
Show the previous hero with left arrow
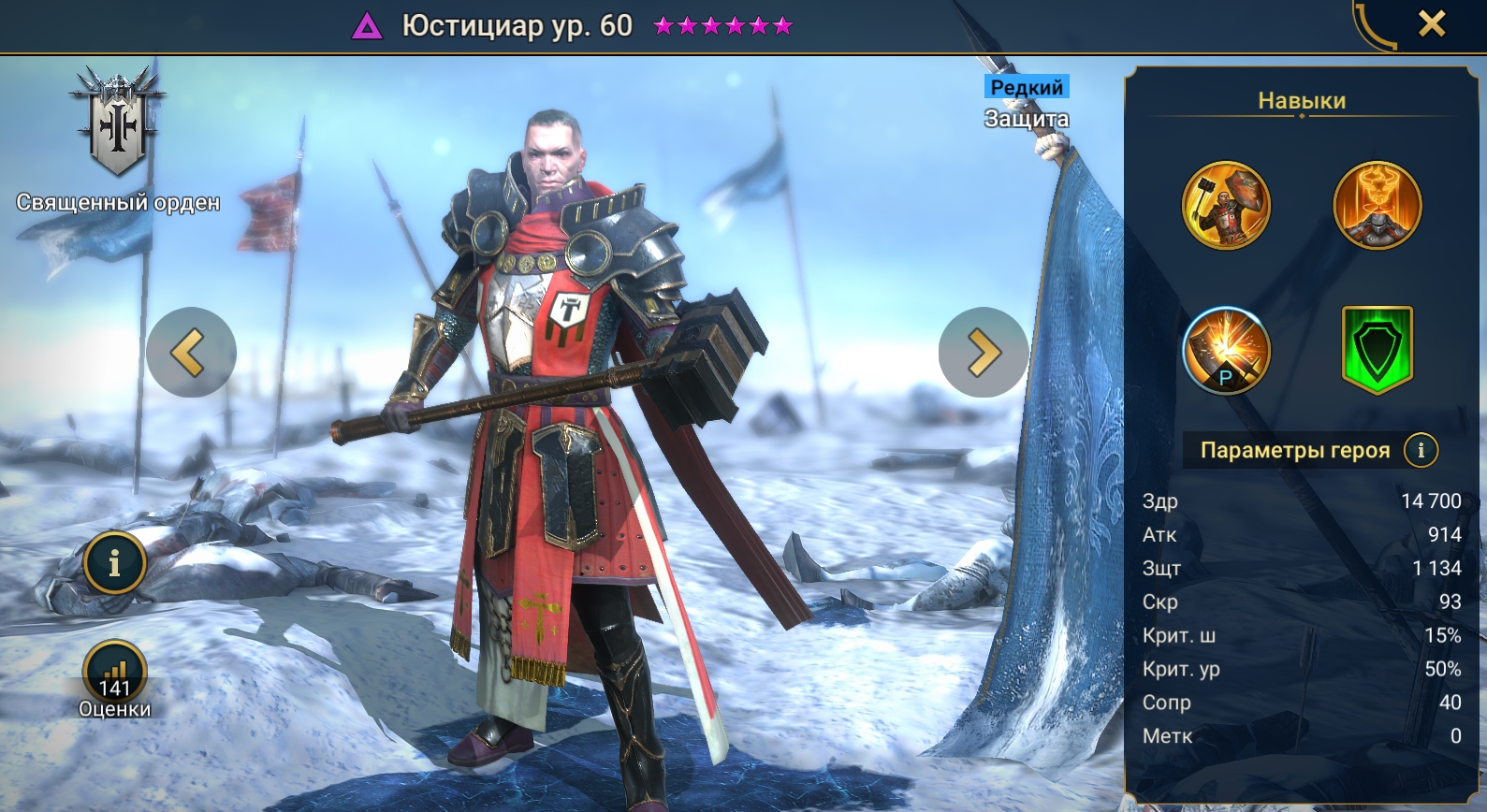(191, 353)
